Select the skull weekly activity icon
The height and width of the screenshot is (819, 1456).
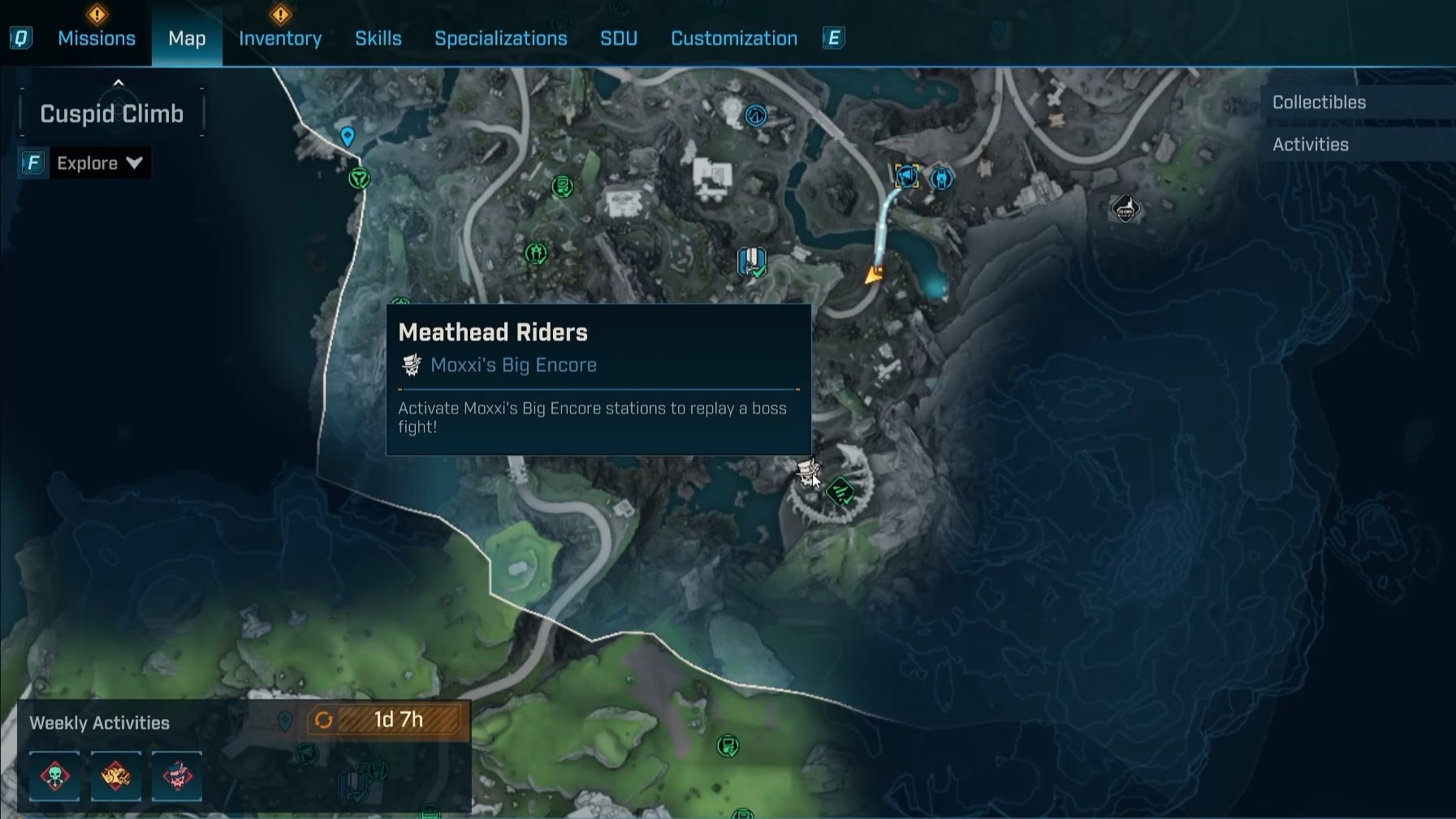tap(55, 776)
